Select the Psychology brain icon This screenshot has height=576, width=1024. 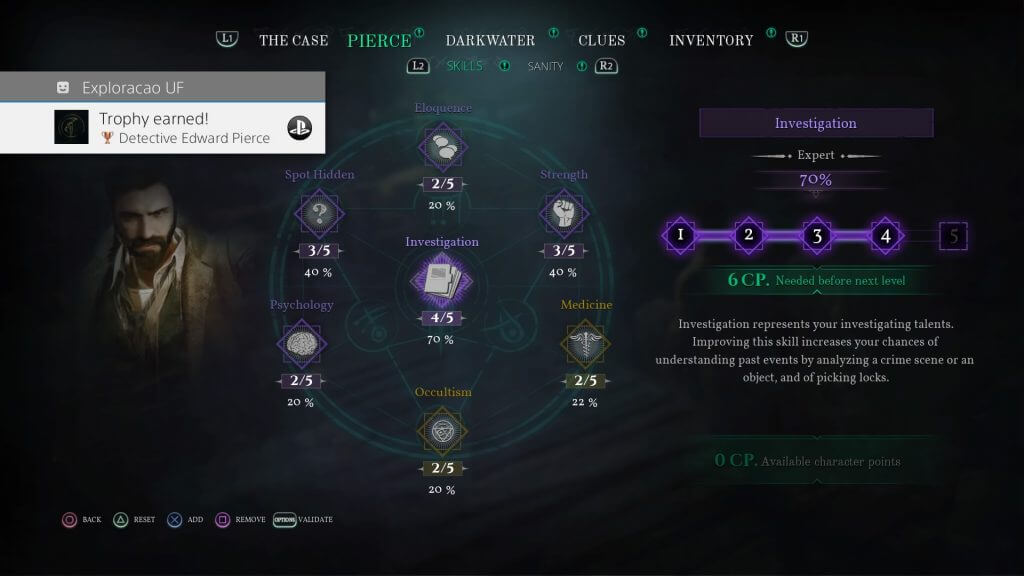301,343
